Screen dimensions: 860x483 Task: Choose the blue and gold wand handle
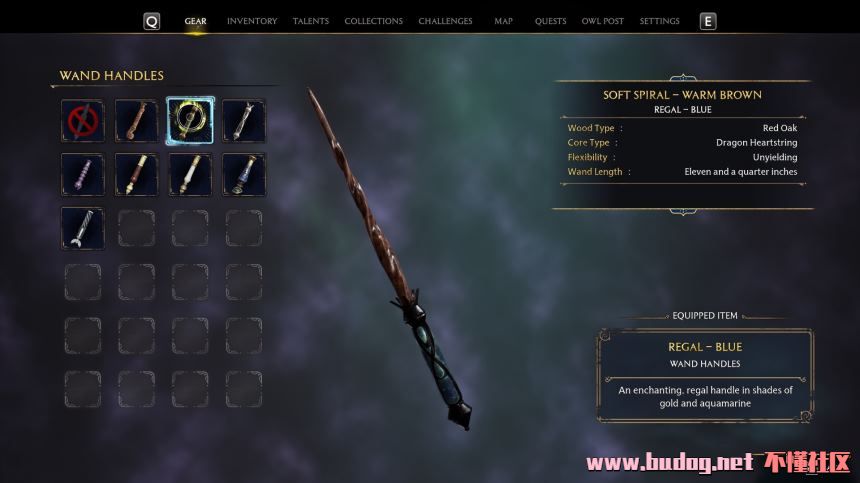[x=244, y=174]
